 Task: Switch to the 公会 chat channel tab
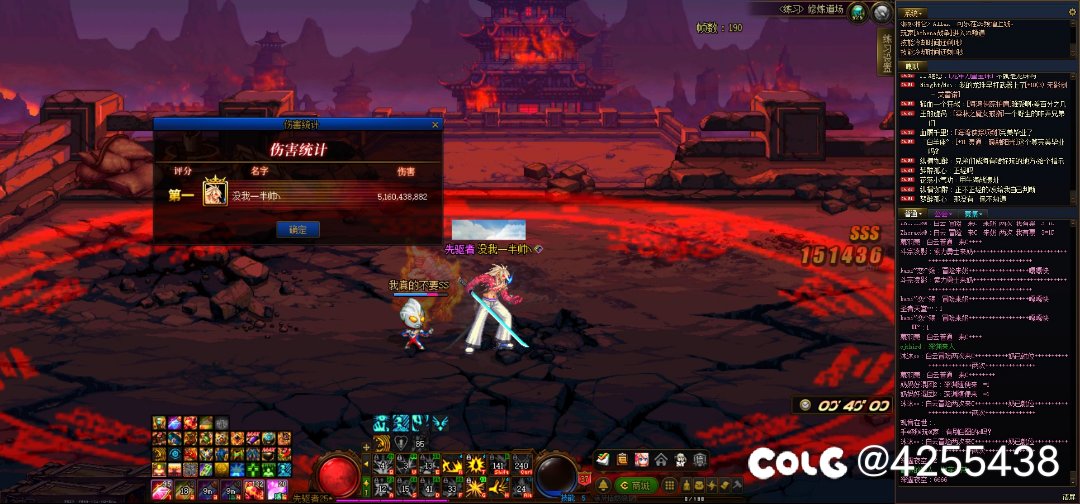click(x=942, y=213)
